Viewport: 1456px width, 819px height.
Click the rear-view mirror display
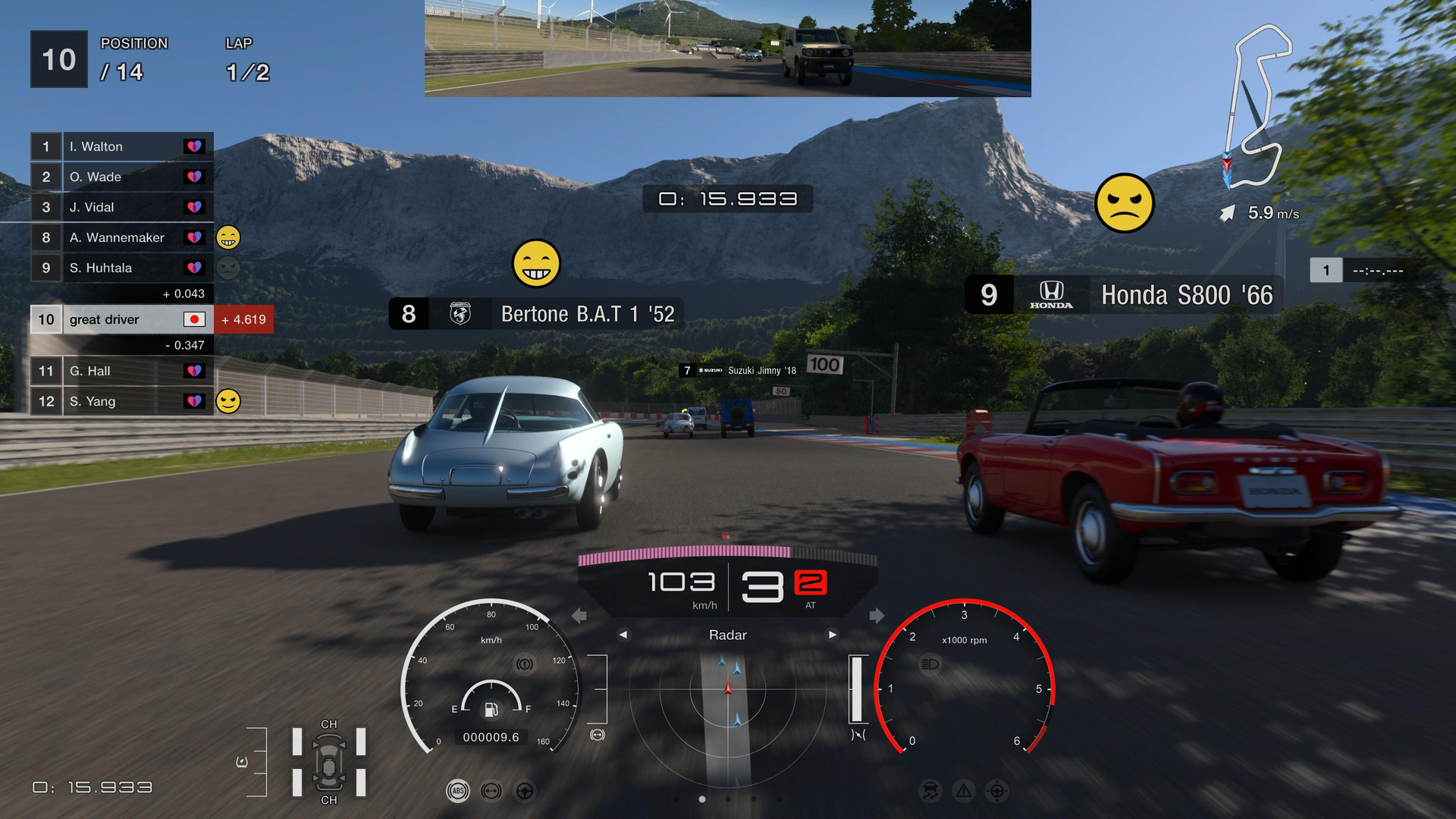tap(727, 48)
